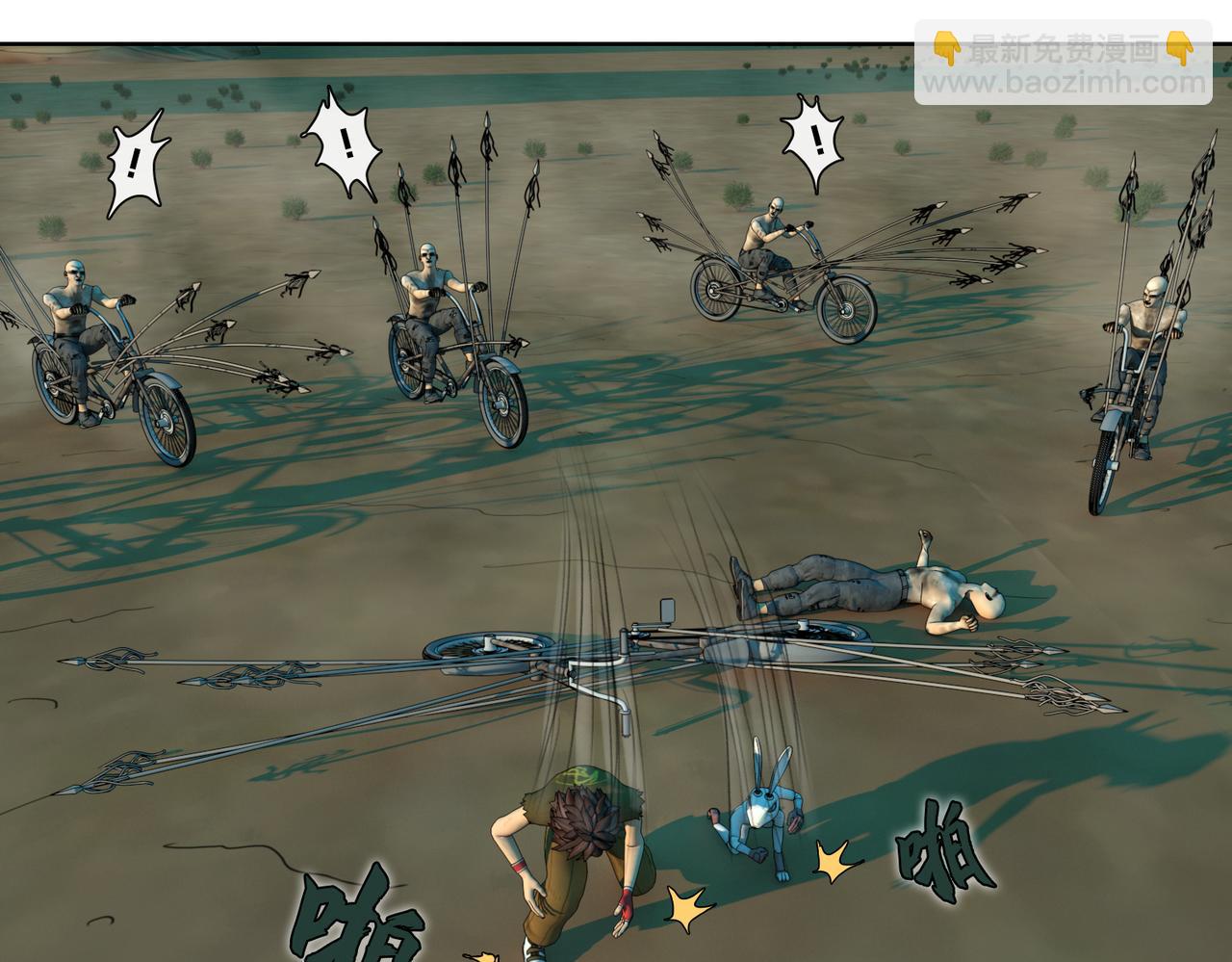Open the baozimh.com free comics banner
Screen dimensions: 1232x962
click(1063, 64)
